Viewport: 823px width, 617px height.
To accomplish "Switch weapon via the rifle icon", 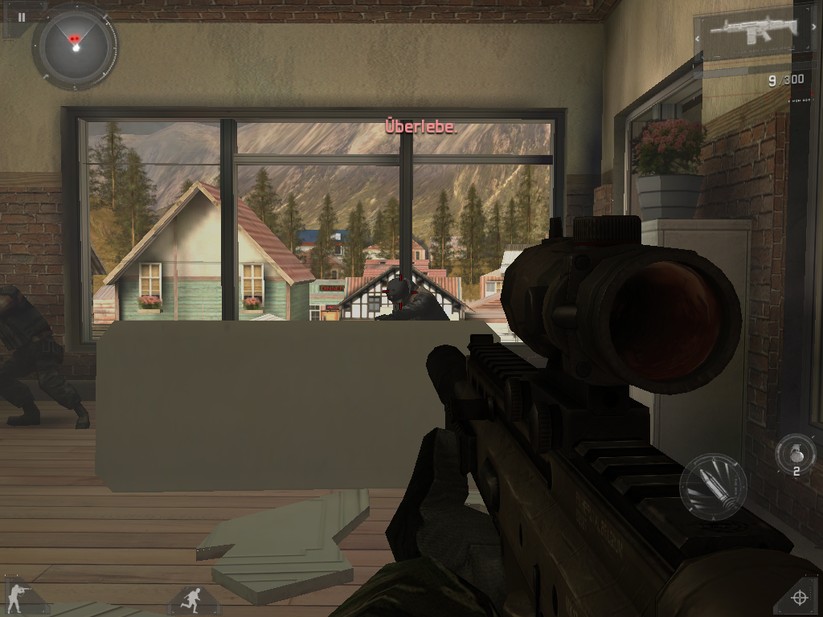I will 753,37.
